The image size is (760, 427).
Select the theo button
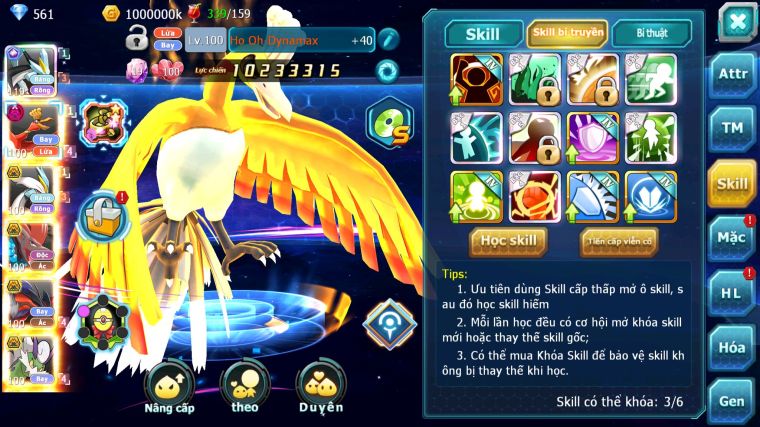point(246,387)
